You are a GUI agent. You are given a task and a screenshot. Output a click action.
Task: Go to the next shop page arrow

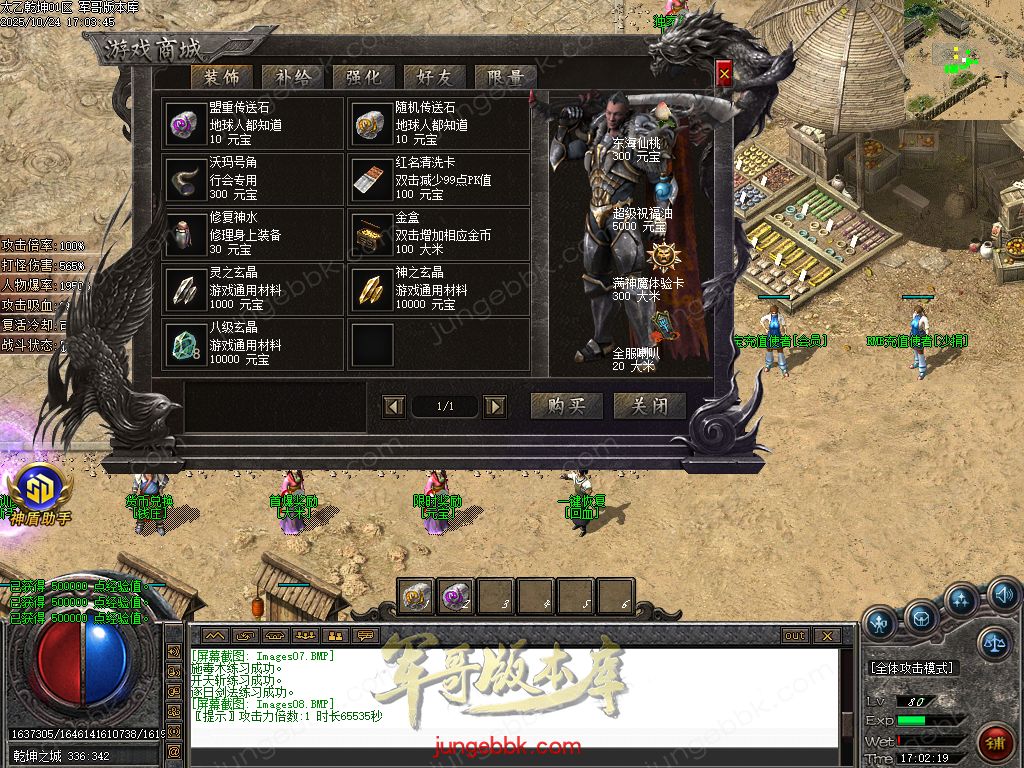coord(494,406)
